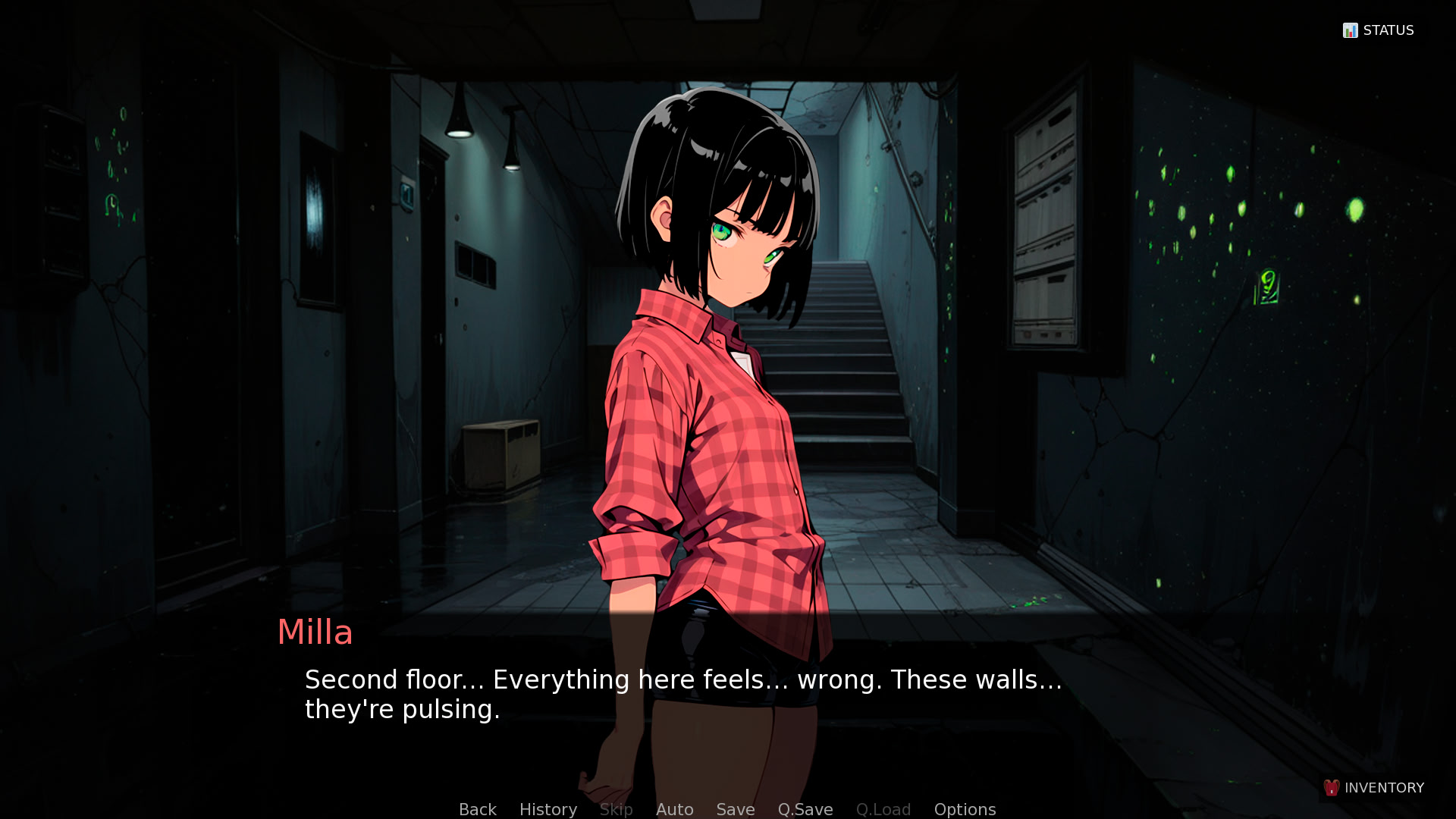Go Back one dialogue line

click(478, 809)
